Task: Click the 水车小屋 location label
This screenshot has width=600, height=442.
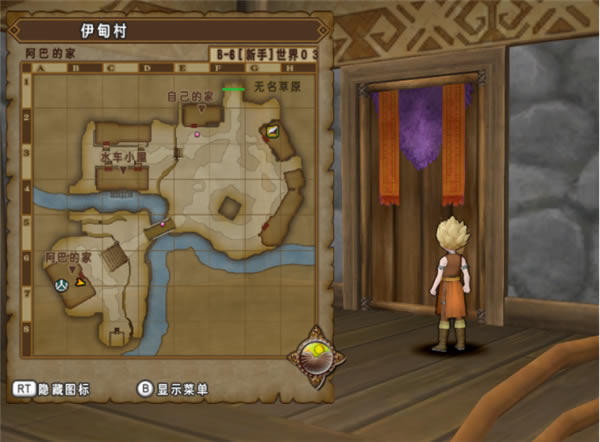Action: tap(124, 157)
